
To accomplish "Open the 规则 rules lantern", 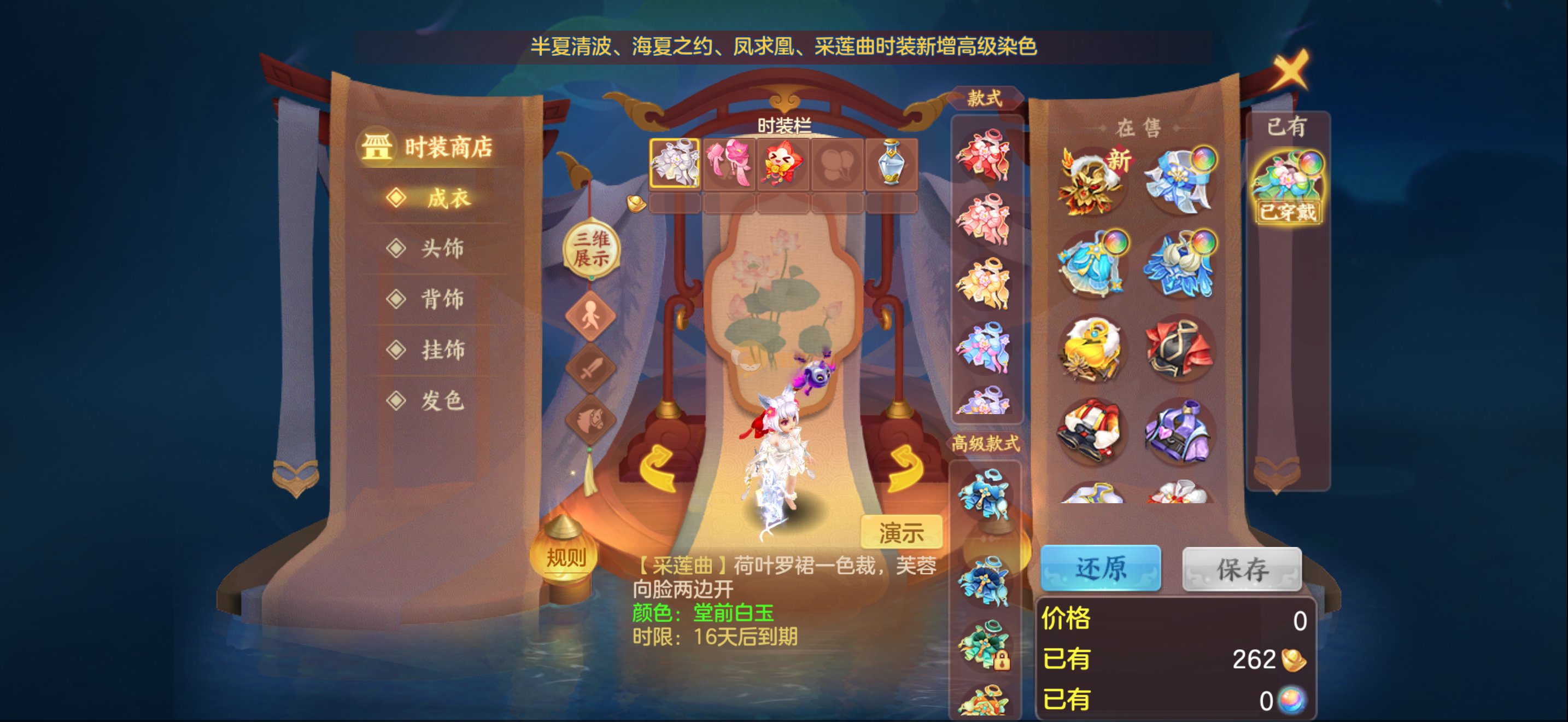I will click(565, 556).
